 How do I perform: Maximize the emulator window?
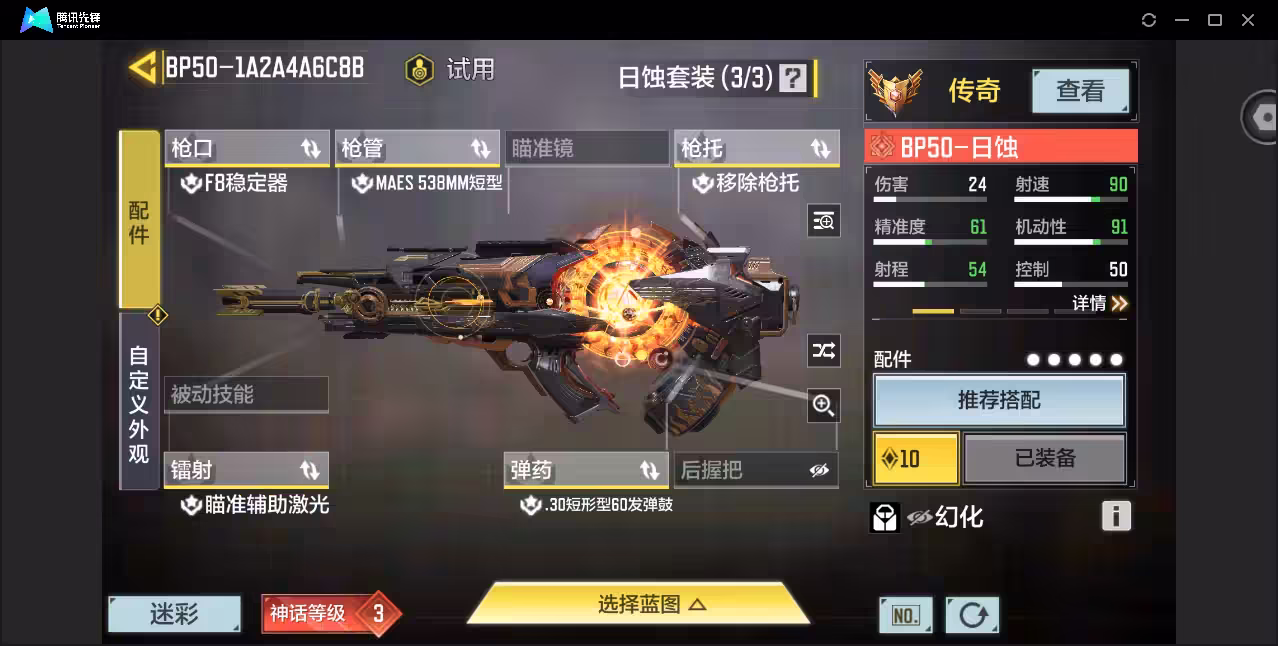[1215, 20]
